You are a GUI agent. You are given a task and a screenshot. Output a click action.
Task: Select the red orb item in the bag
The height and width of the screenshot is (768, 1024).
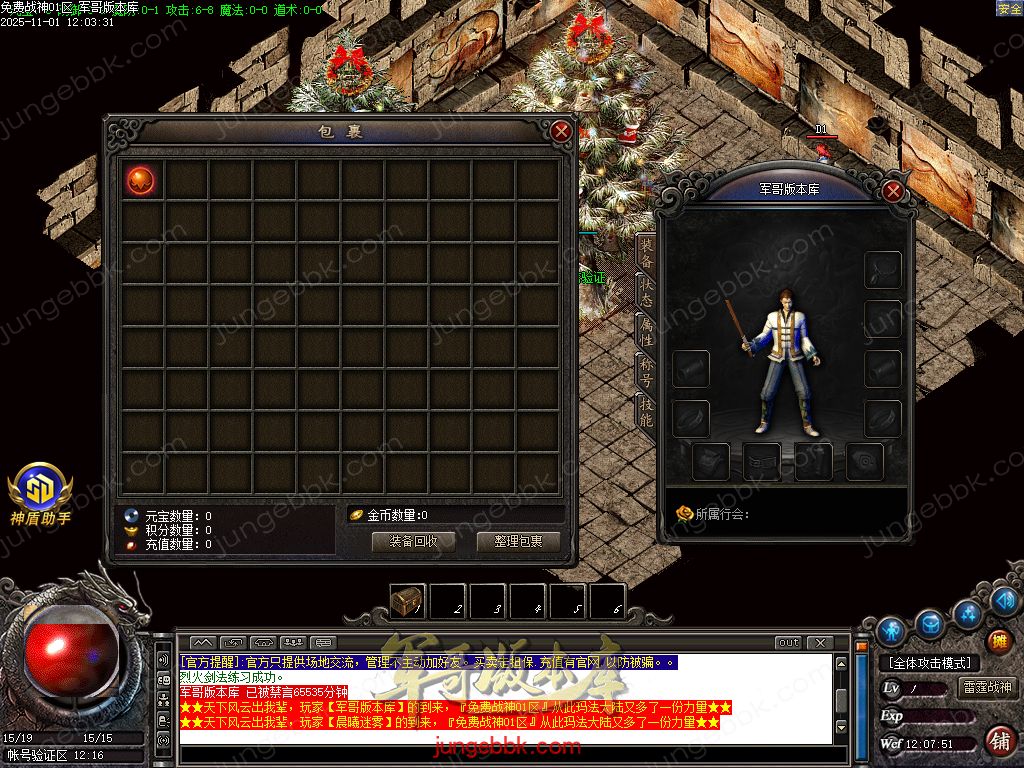pos(141,180)
